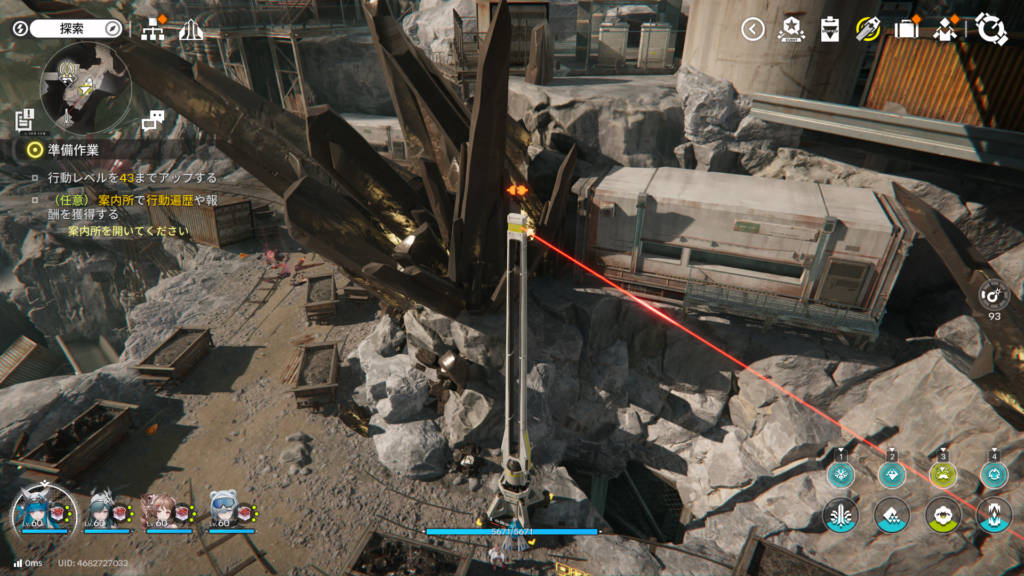Activate skill slot 1 teal icon
The width and height of the screenshot is (1024, 576).
842,474
